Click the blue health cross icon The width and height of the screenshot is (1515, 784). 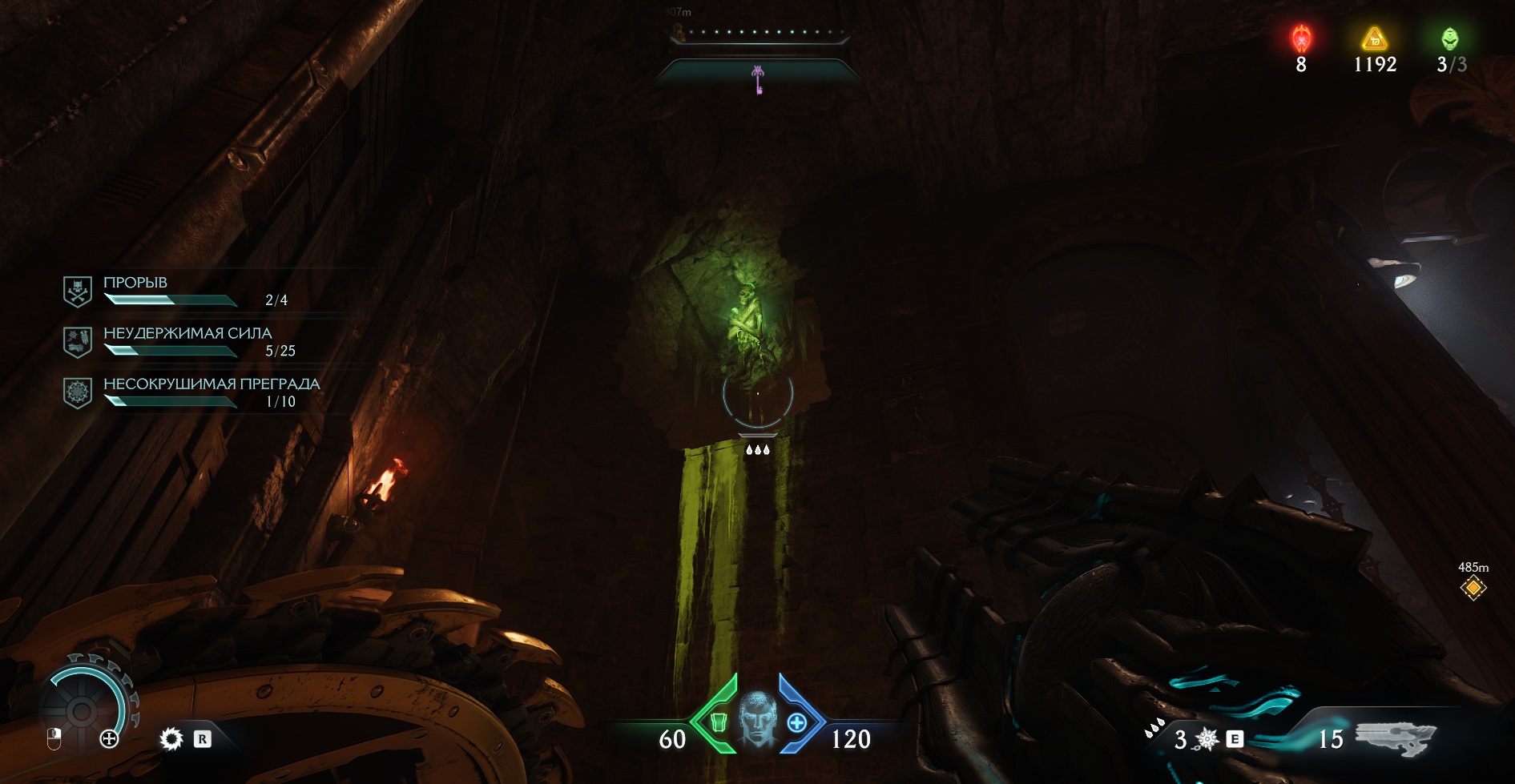796,722
